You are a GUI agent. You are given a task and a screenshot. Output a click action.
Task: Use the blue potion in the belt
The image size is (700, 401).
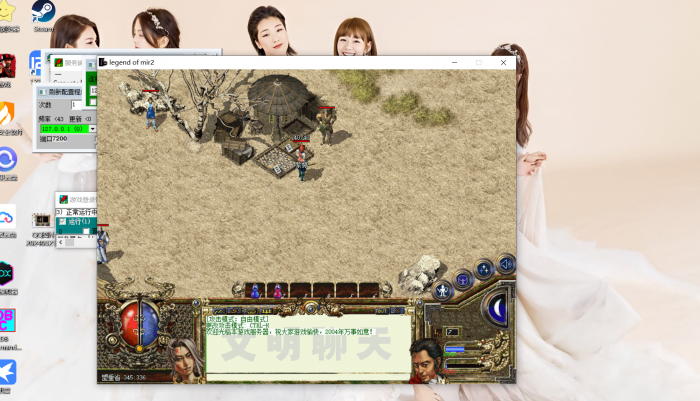pyautogui.click(x=255, y=291)
